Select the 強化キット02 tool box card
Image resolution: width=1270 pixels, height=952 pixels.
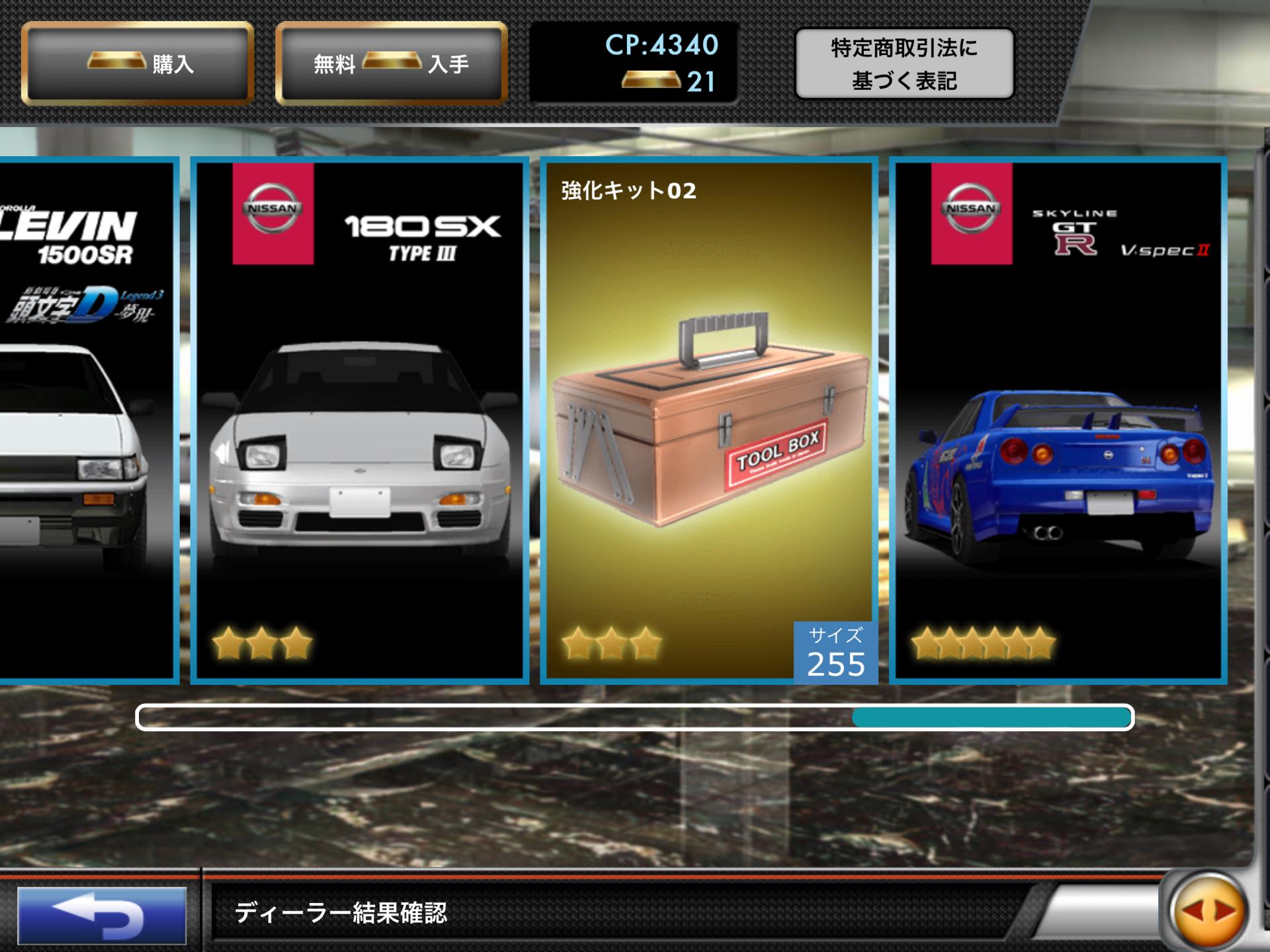coord(709,420)
